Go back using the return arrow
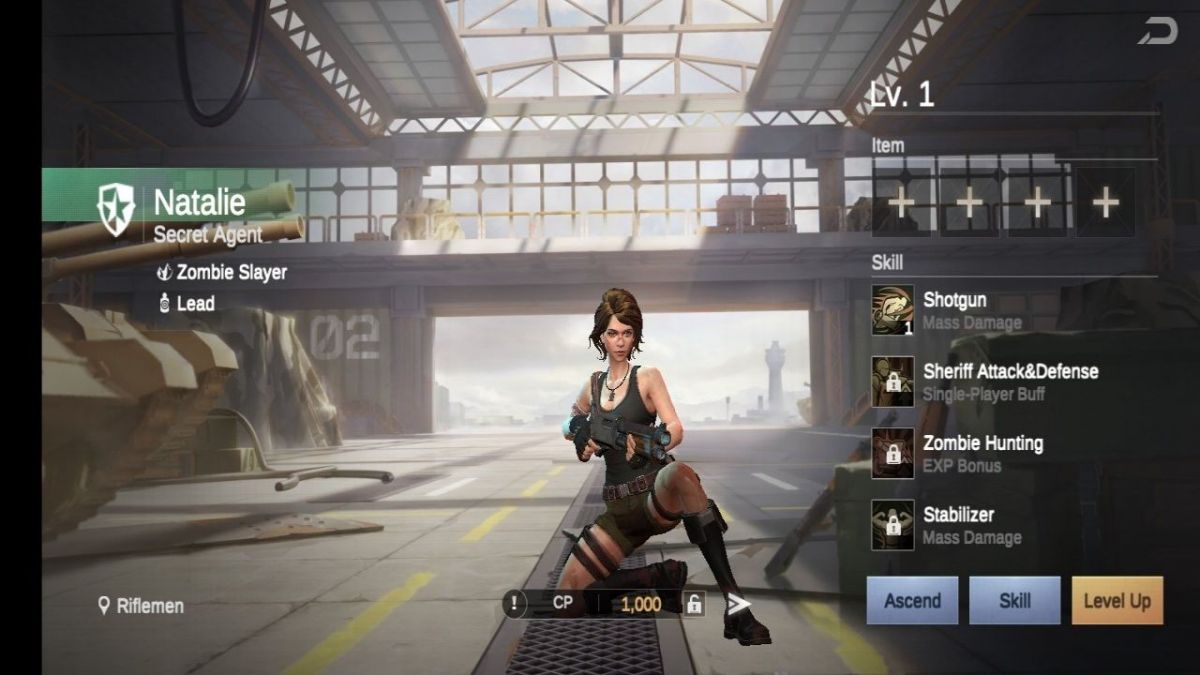Image resolution: width=1200 pixels, height=675 pixels. [x=1157, y=32]
